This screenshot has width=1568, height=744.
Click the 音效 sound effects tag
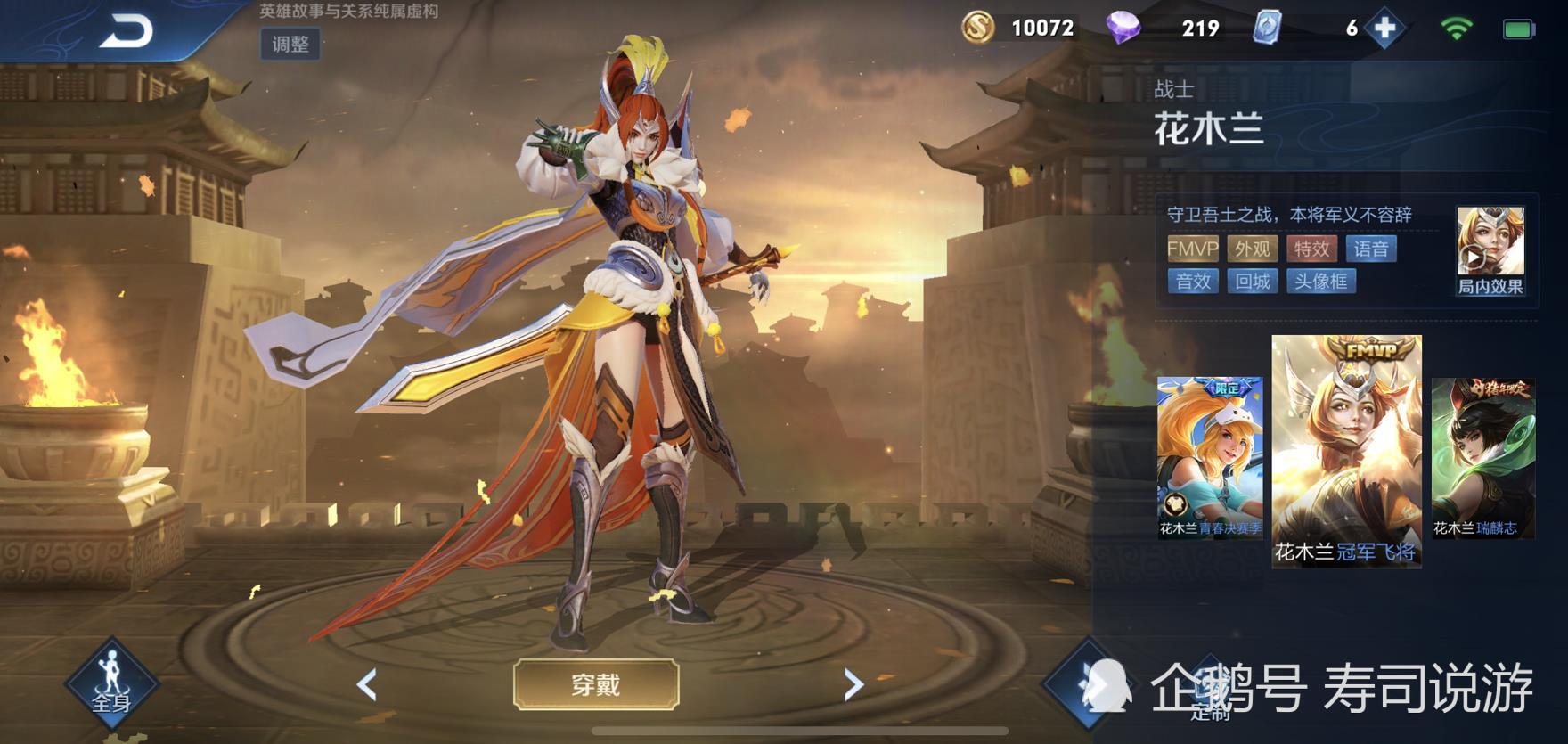(x=1192, y=282)
